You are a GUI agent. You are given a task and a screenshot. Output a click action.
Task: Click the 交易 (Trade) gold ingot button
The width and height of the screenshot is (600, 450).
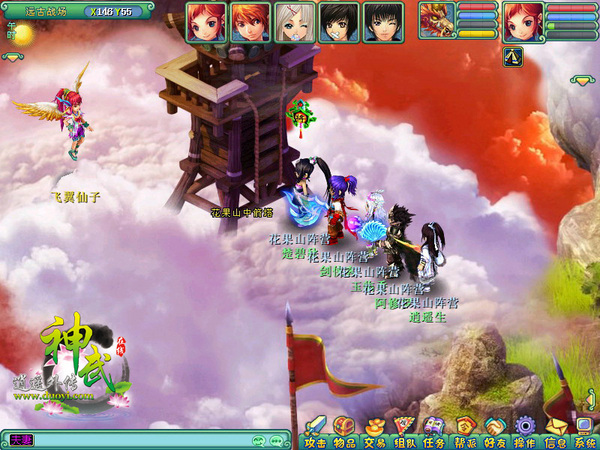click(374, 430)
